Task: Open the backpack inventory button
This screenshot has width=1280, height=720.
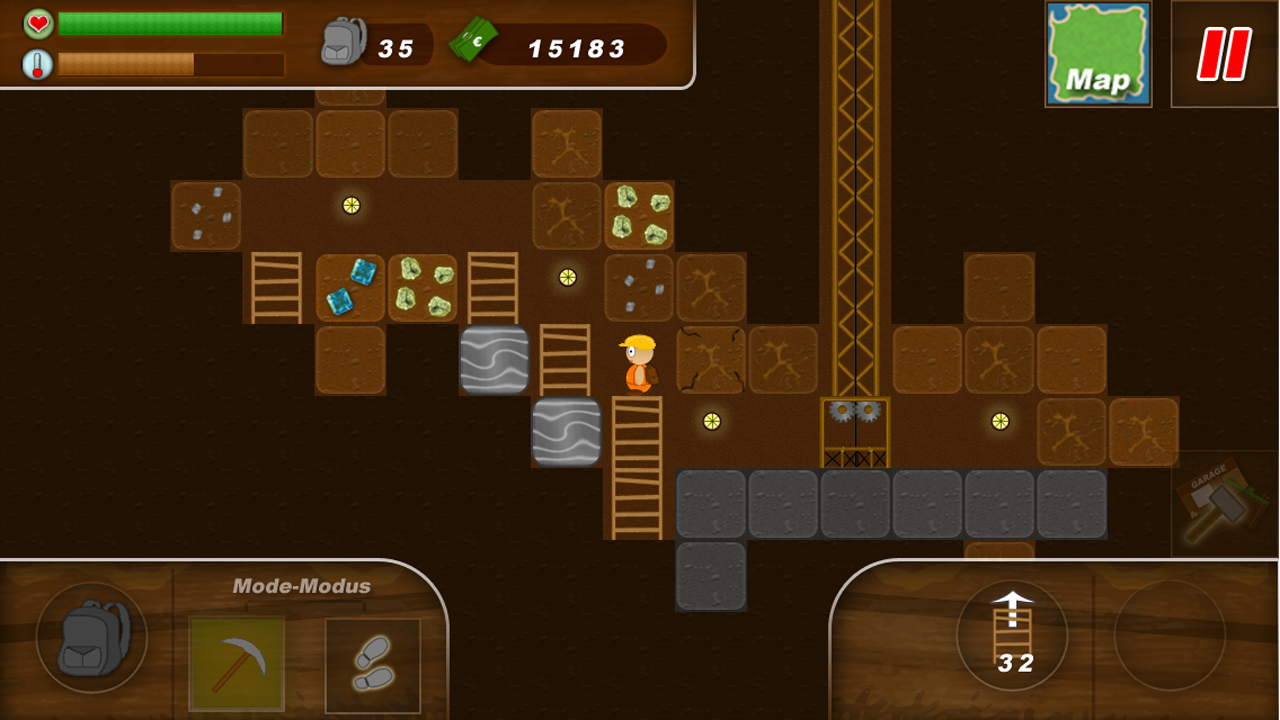Action: pos(91,637)
